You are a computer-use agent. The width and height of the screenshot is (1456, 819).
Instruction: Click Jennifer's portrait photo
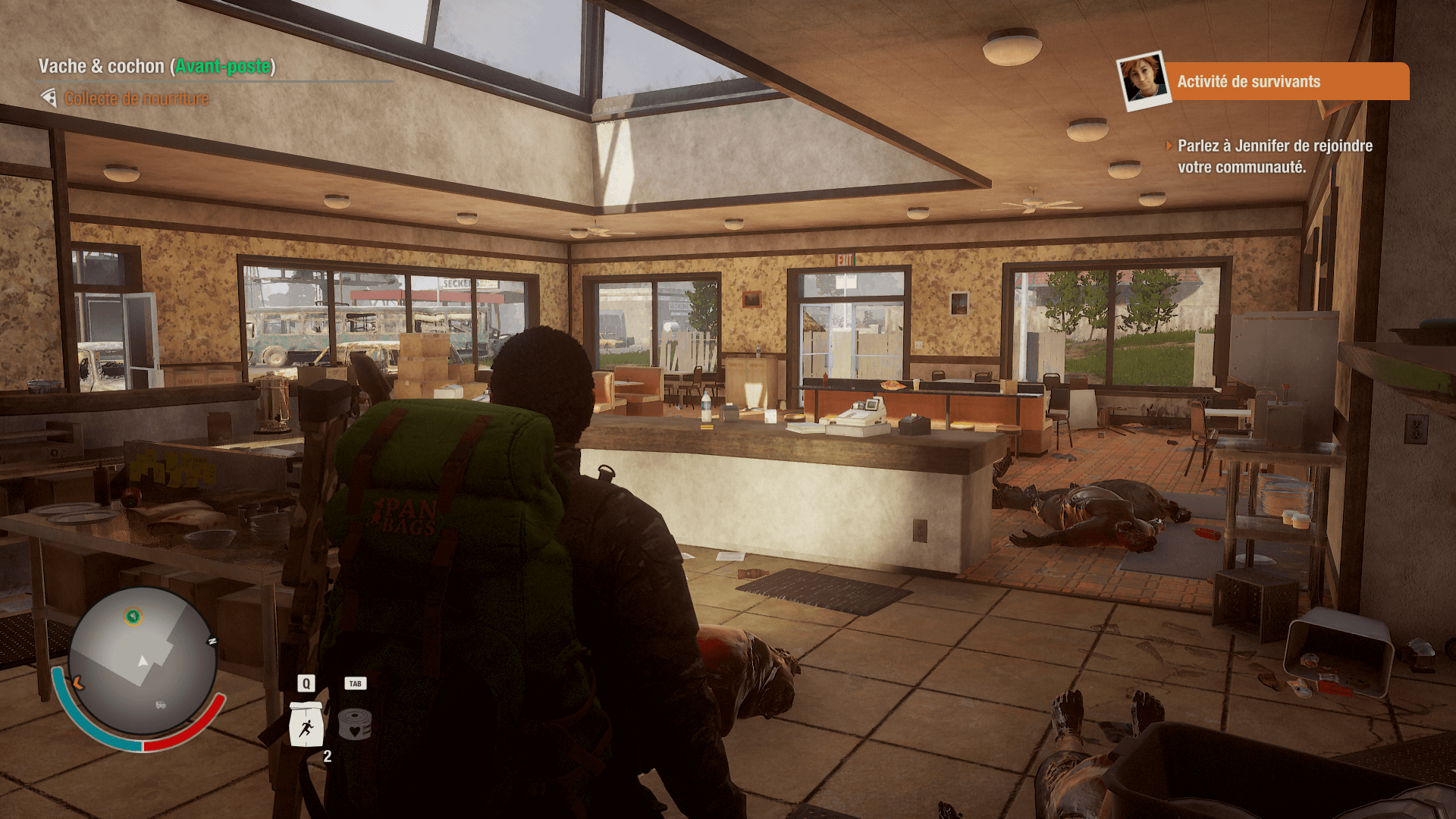(x=1144, y=80)
